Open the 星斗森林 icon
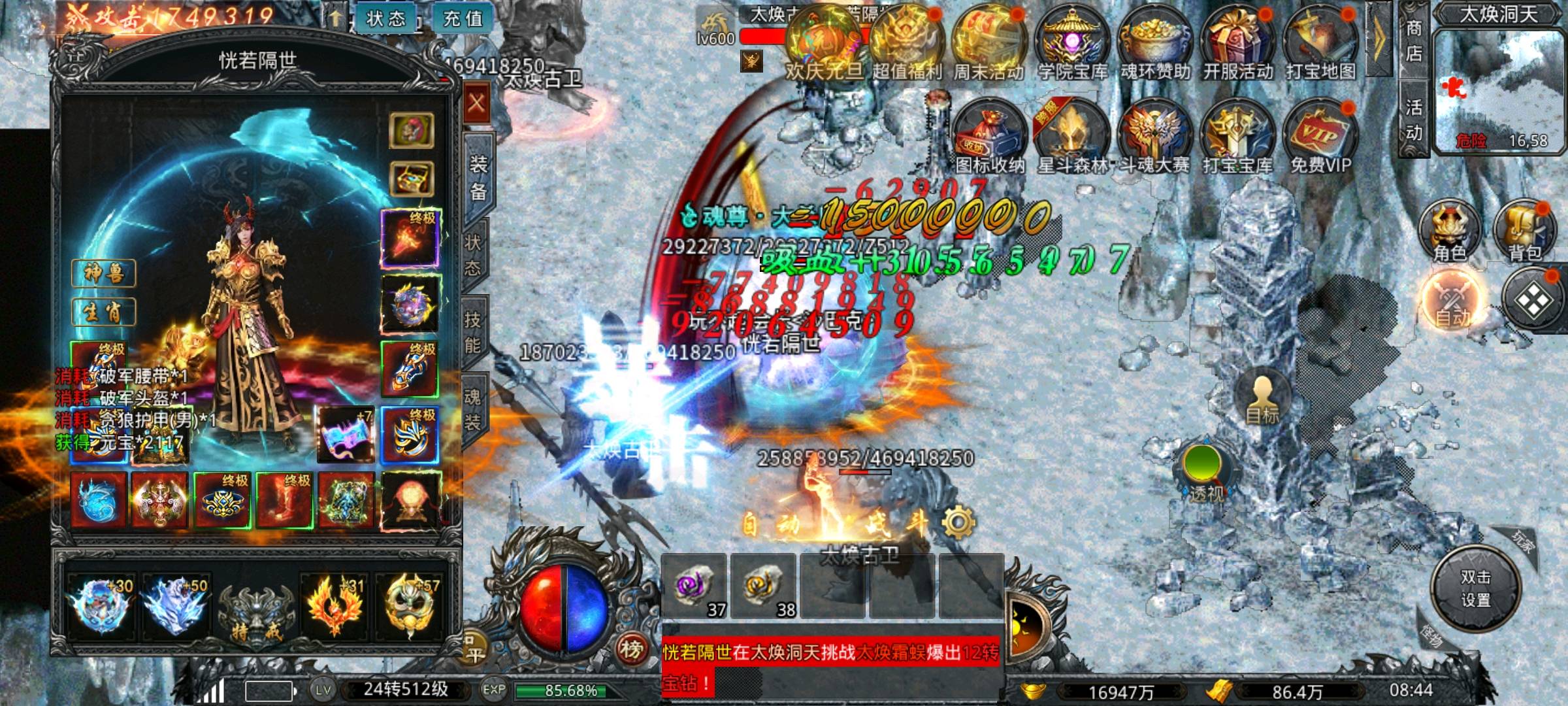The height and width of the screenshot is (706, 1568). pos(1071,137)
